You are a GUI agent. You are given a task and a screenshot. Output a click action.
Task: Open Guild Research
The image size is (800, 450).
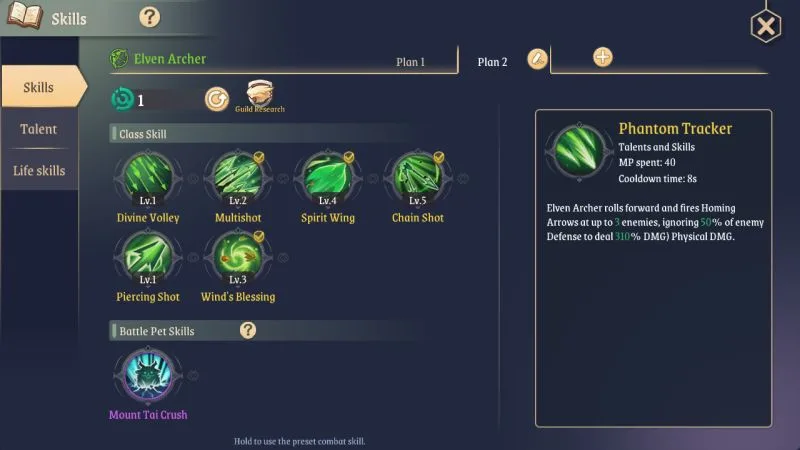260,96
